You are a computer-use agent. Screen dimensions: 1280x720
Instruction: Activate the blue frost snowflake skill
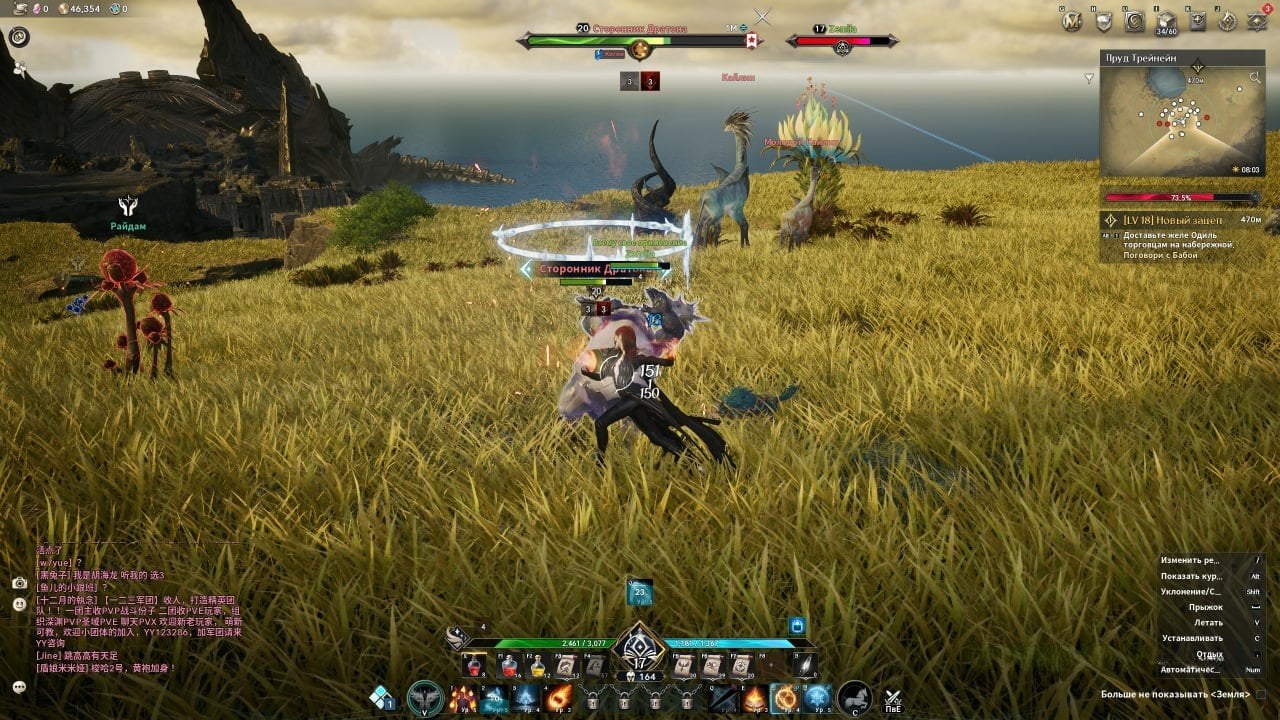point(818,697)
